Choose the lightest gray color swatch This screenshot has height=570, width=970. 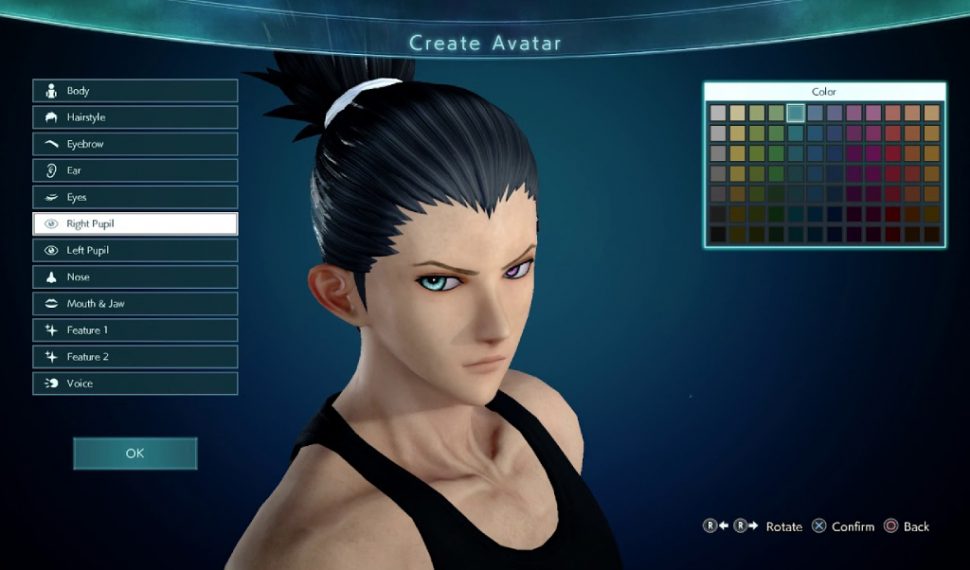click(718, 113)
